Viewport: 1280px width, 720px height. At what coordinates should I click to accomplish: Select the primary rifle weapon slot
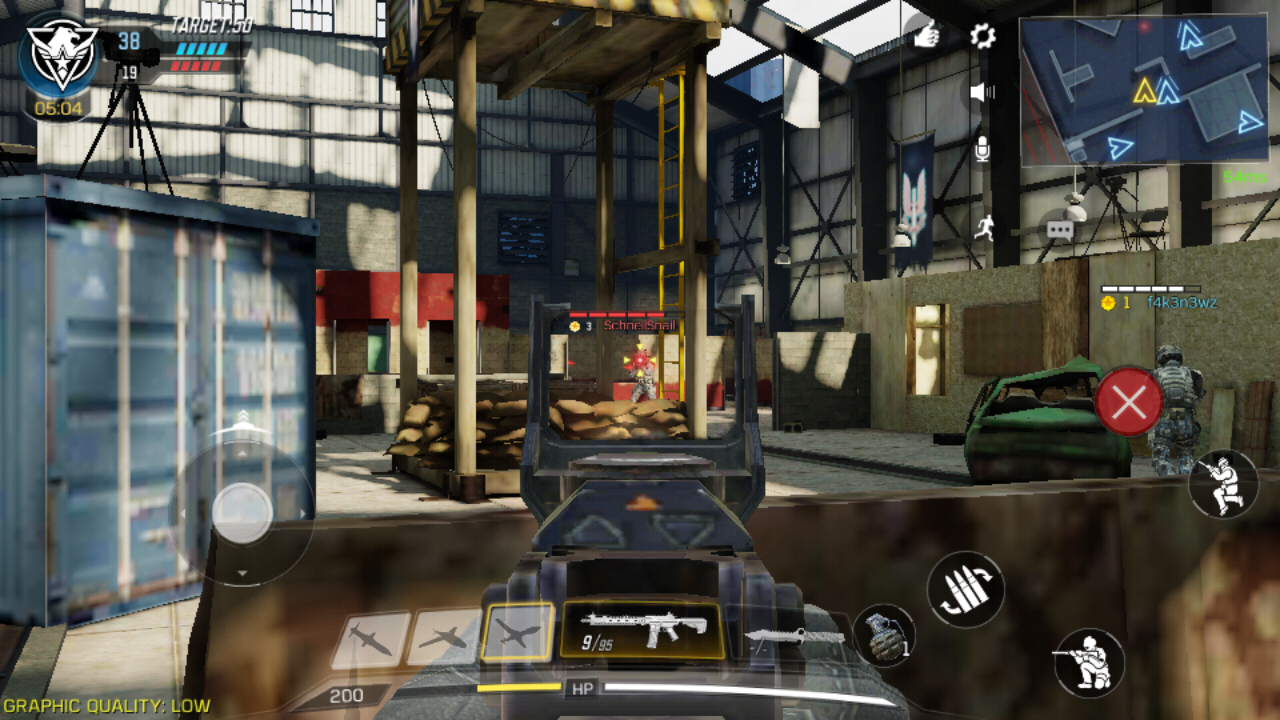pyautogui.click(x=643, y=630)
